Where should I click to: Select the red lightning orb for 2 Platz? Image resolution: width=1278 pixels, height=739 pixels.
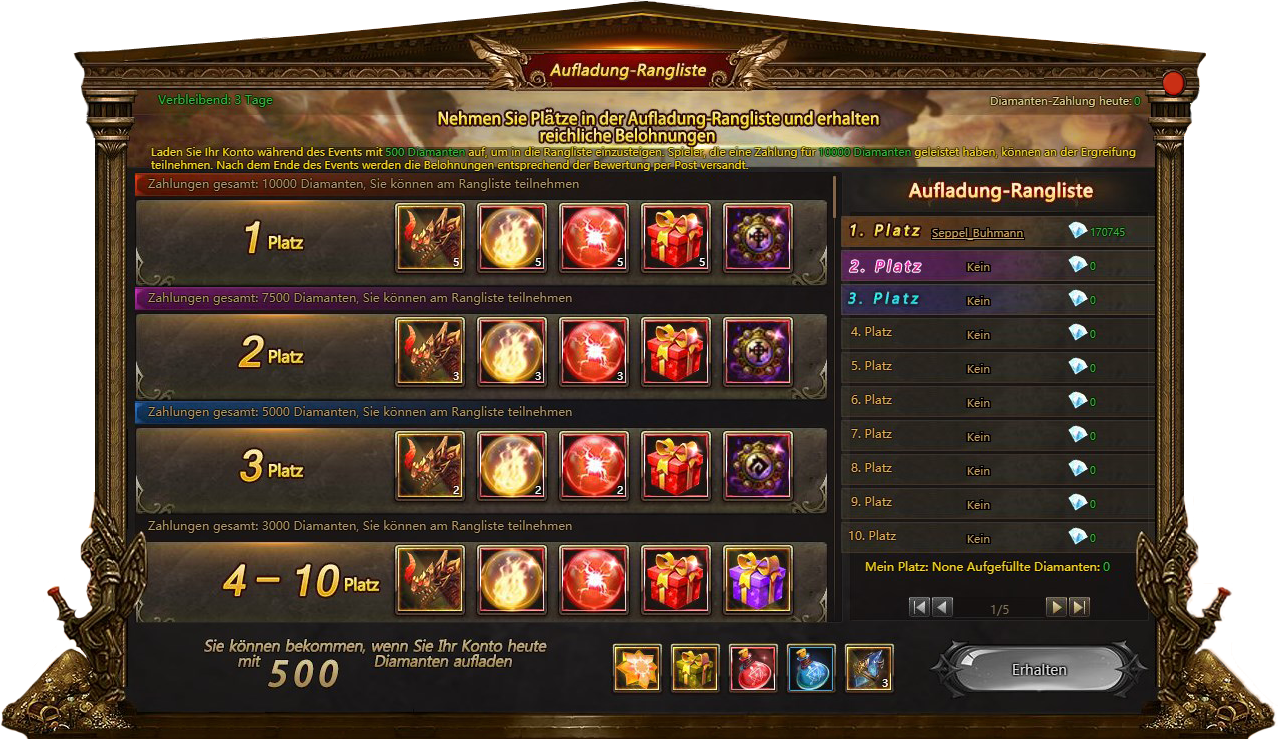(x=593, y=352)
